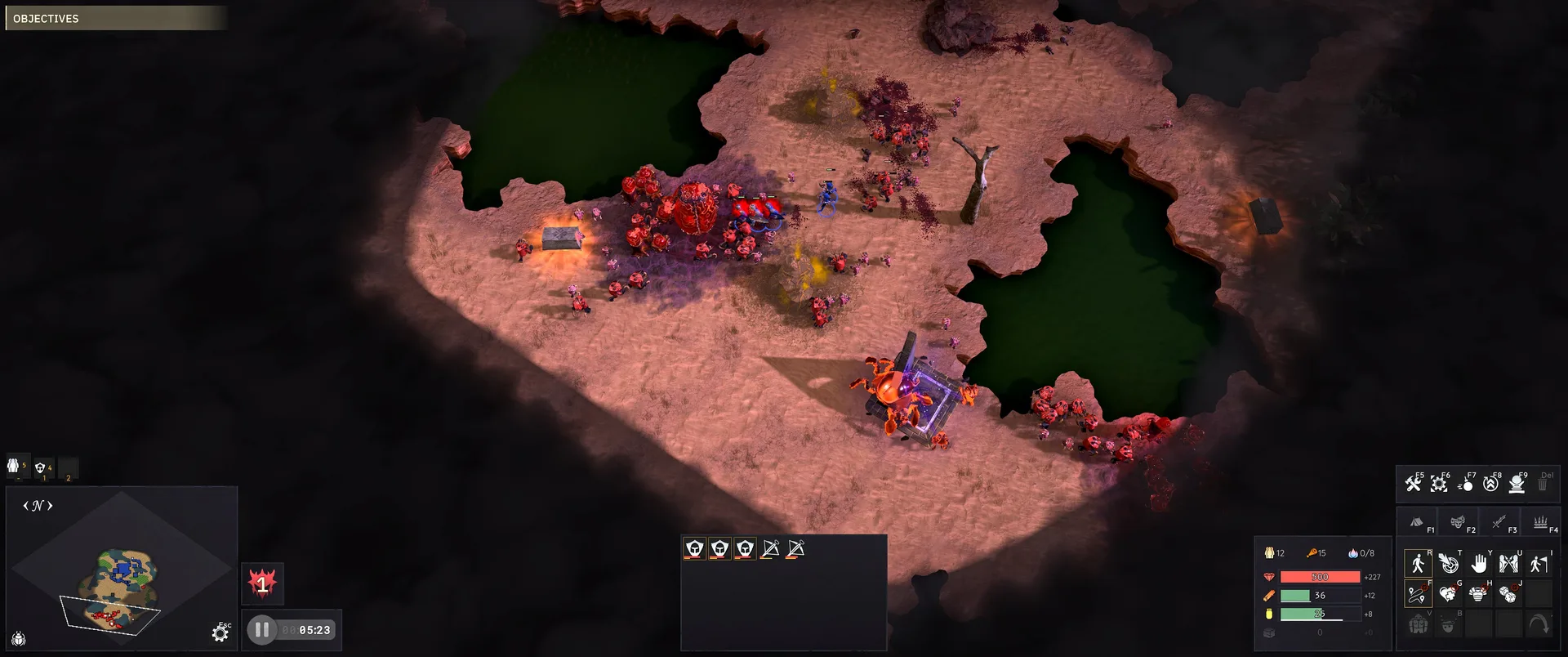Toggle the dice ability icon

(1508, 594)
